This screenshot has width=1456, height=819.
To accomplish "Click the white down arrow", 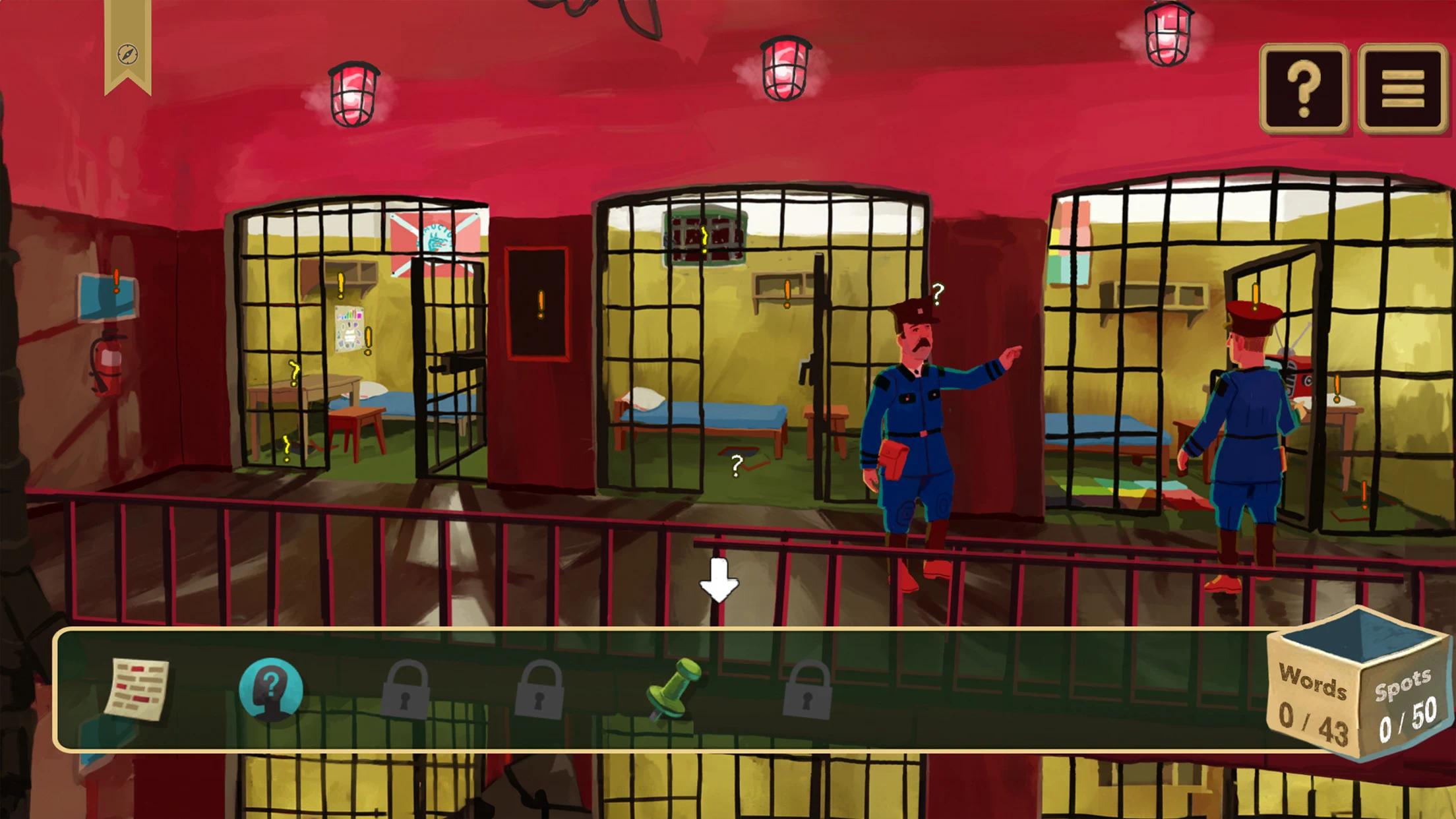I will [719, 580].
